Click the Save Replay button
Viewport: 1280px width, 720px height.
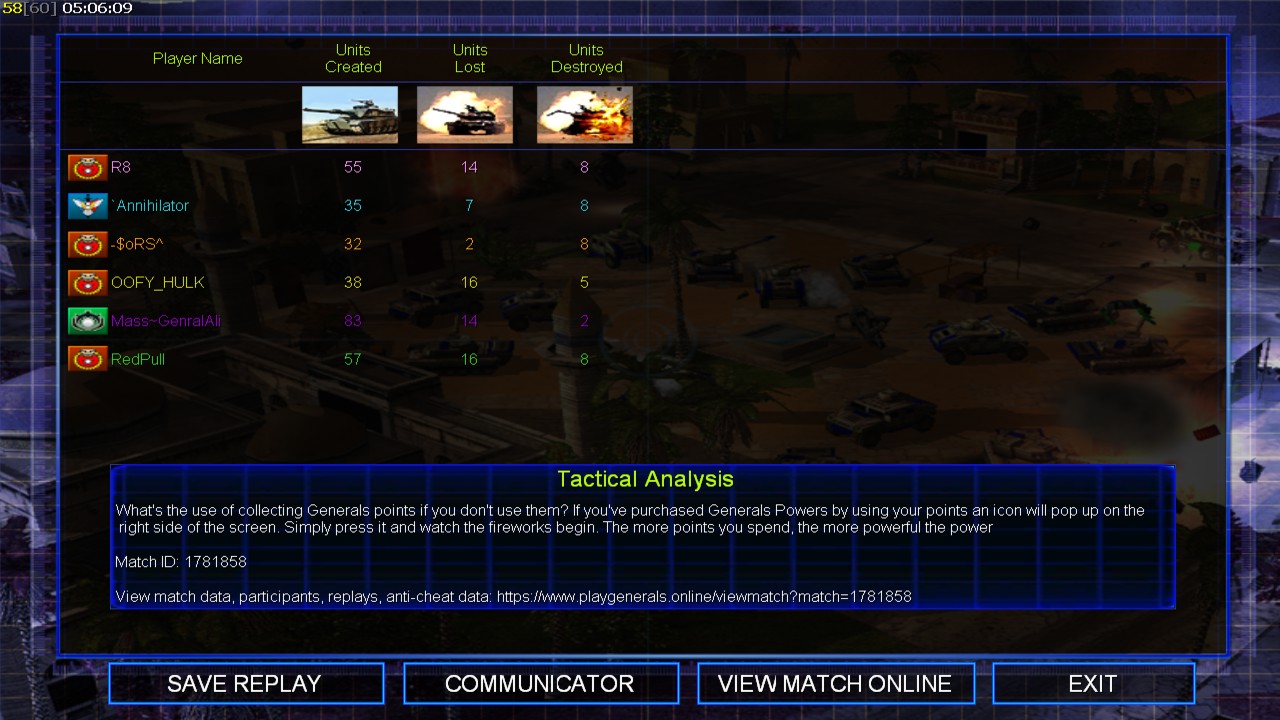pos(245,684)
